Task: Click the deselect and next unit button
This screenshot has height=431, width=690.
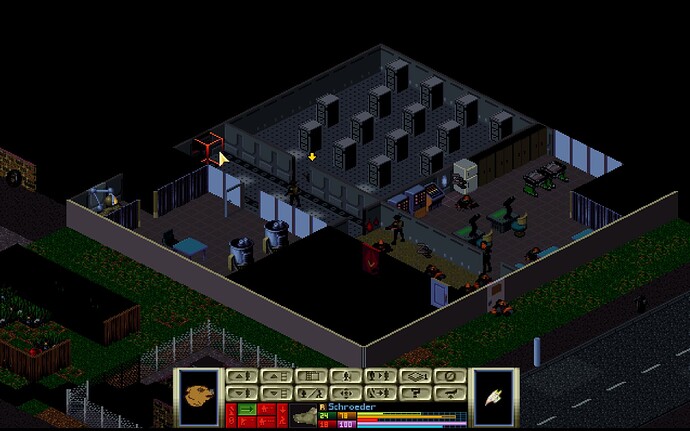Action: 380,392
